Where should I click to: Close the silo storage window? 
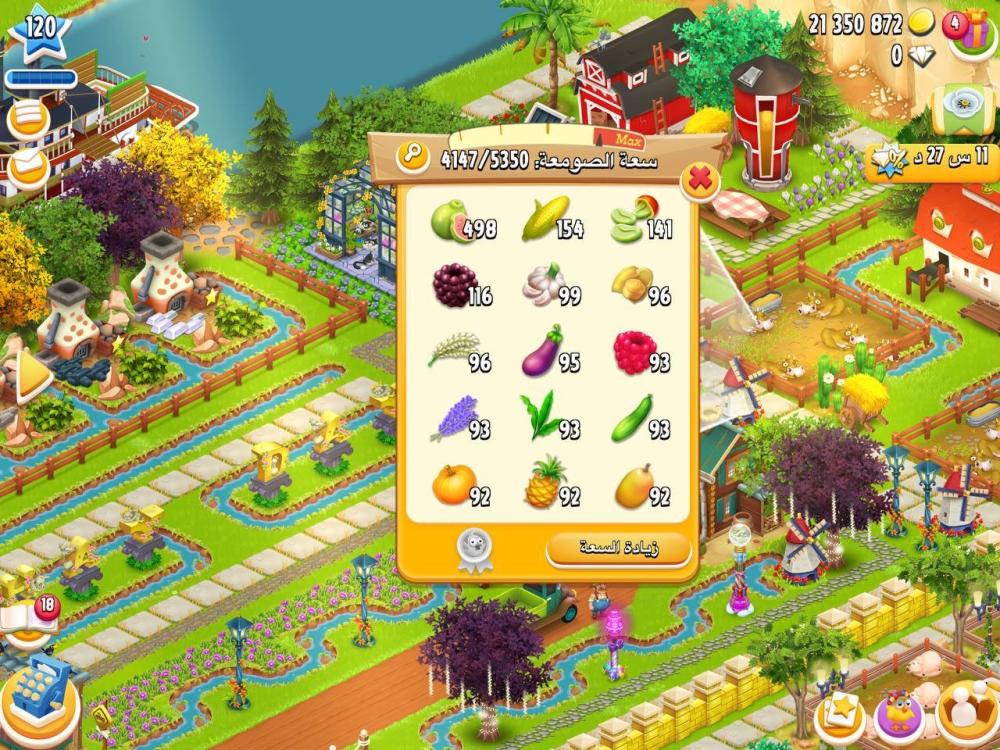click(x=701, y=181)
